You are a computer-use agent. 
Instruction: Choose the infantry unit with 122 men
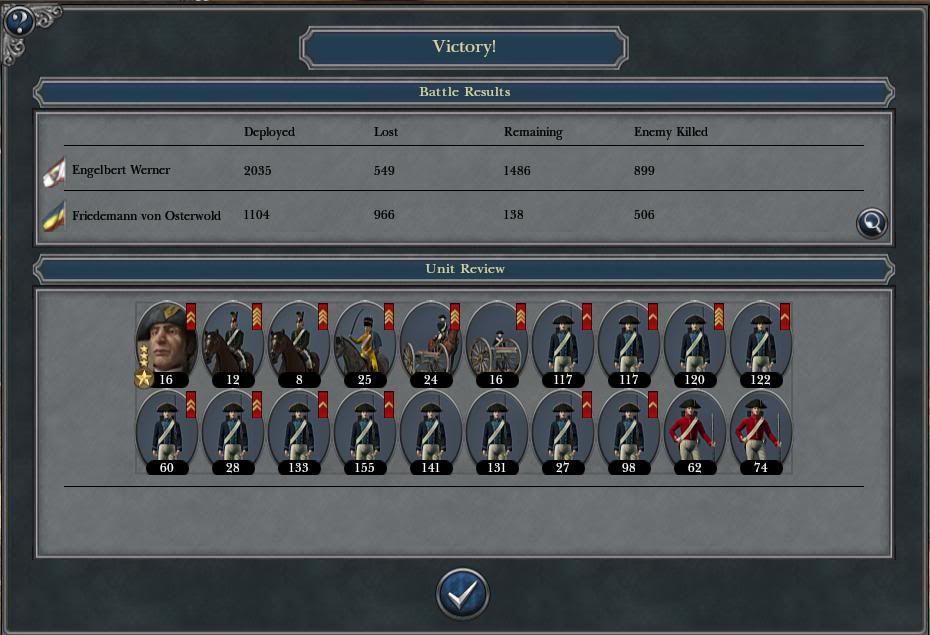pos(759,342)
